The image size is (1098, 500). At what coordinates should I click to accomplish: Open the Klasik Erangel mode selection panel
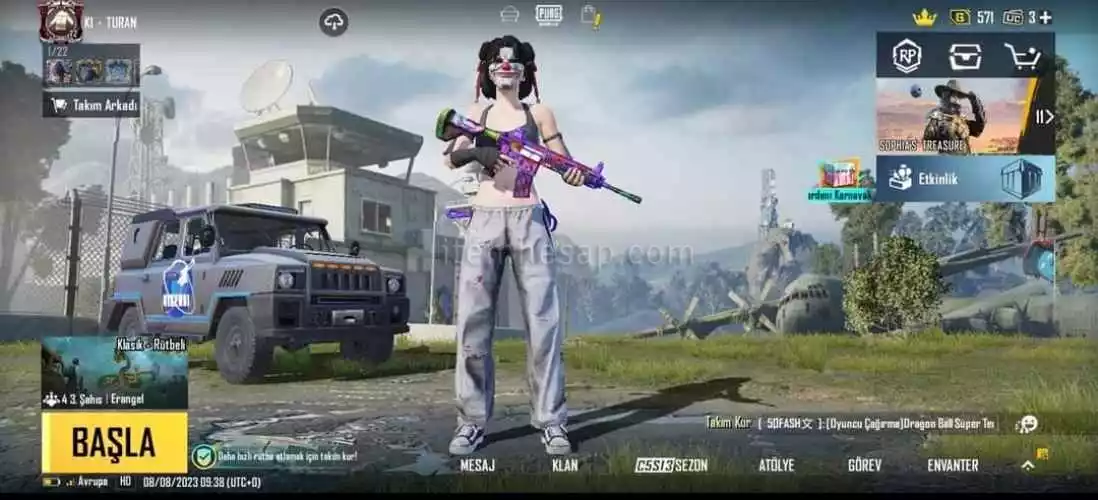pyautogui.click(x=114, y=372)
